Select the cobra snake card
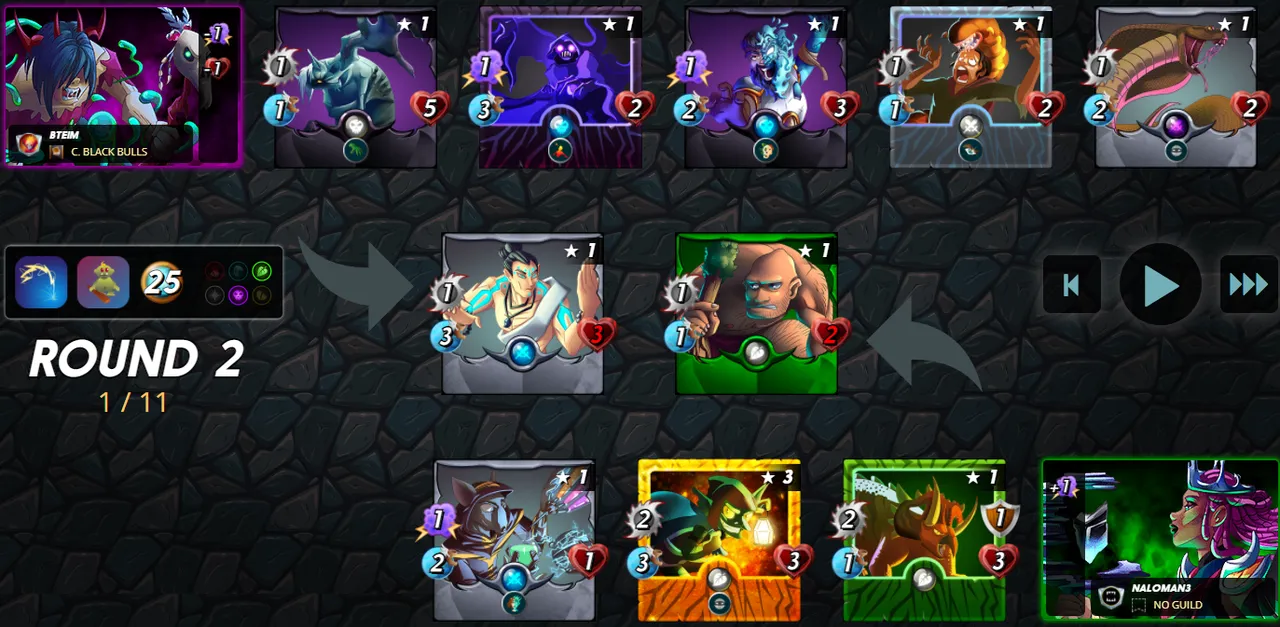Image resolution: width=1280 pixels, height=627 pixels. 1176,86
